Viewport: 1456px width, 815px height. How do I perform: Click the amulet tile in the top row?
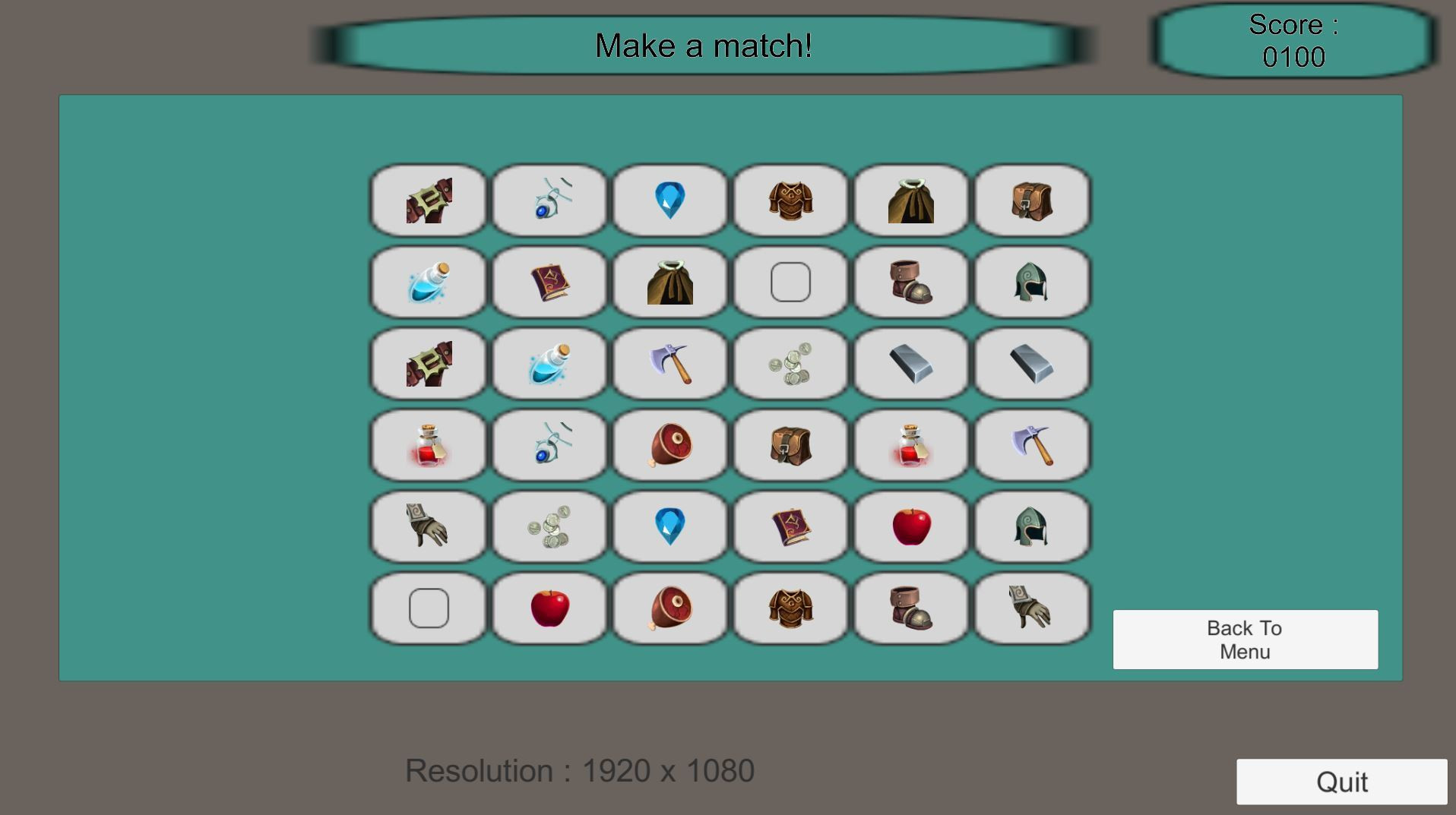549,200
